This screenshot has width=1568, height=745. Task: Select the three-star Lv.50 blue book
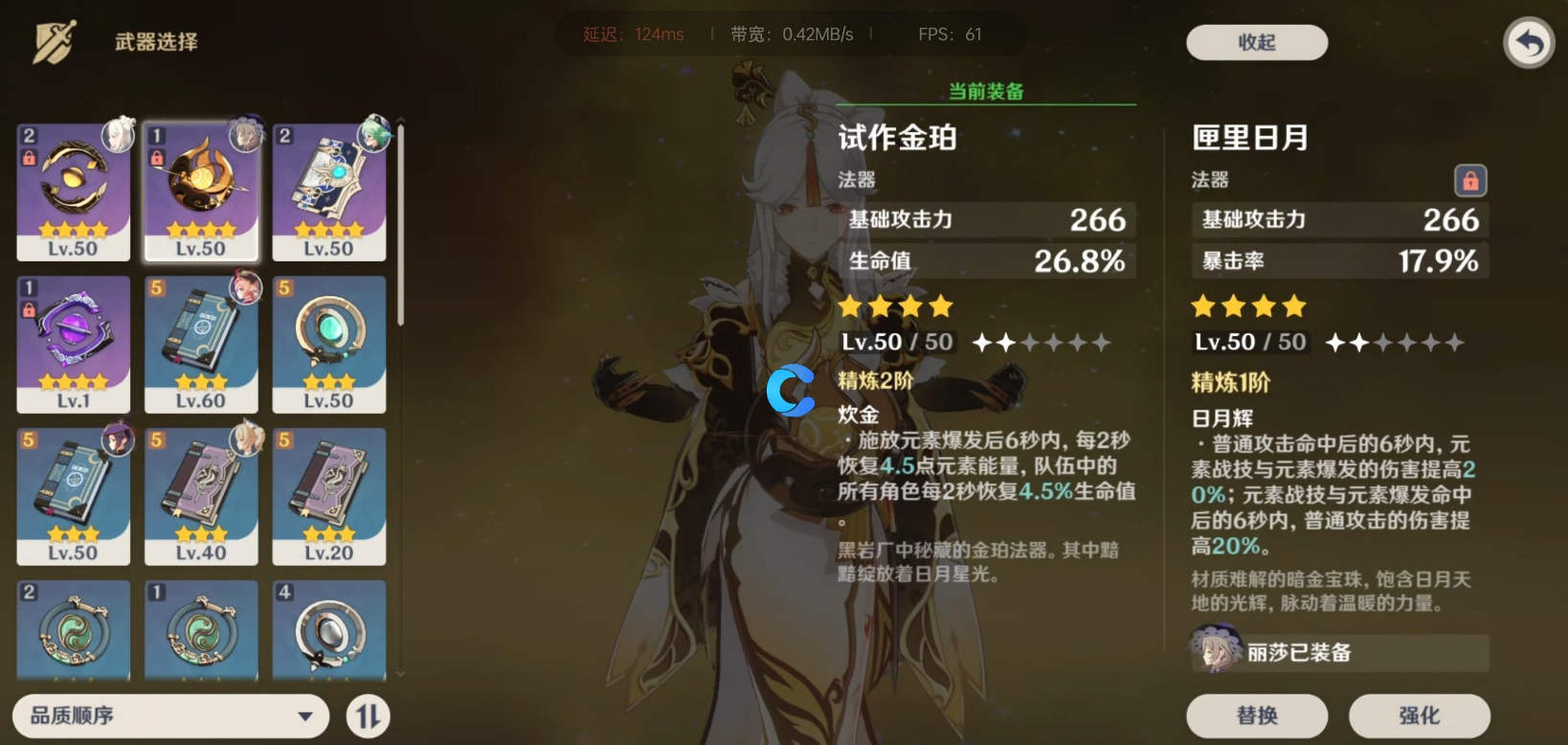[74, 496]
